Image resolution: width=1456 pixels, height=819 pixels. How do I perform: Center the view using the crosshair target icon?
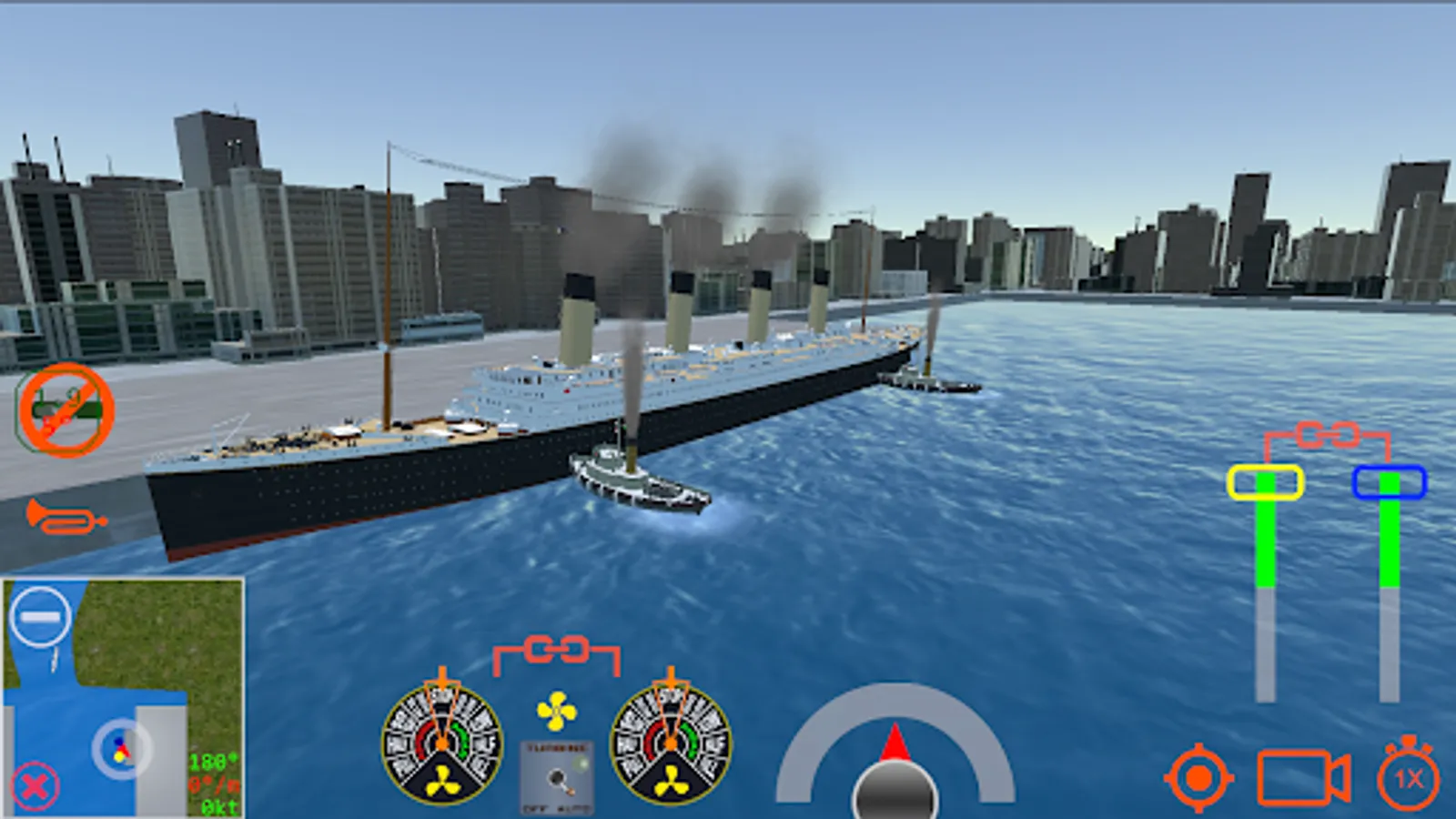coord(1198,778)
